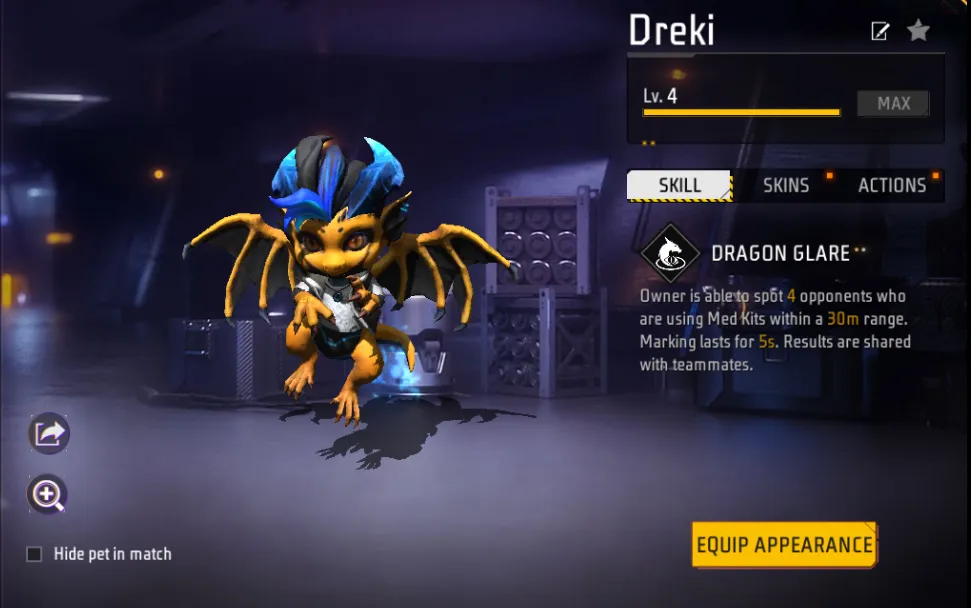Mark Dreki as favorite with the star
Image resolution: width=971 pixels, height=608 pixels.
tap(918, 31)
